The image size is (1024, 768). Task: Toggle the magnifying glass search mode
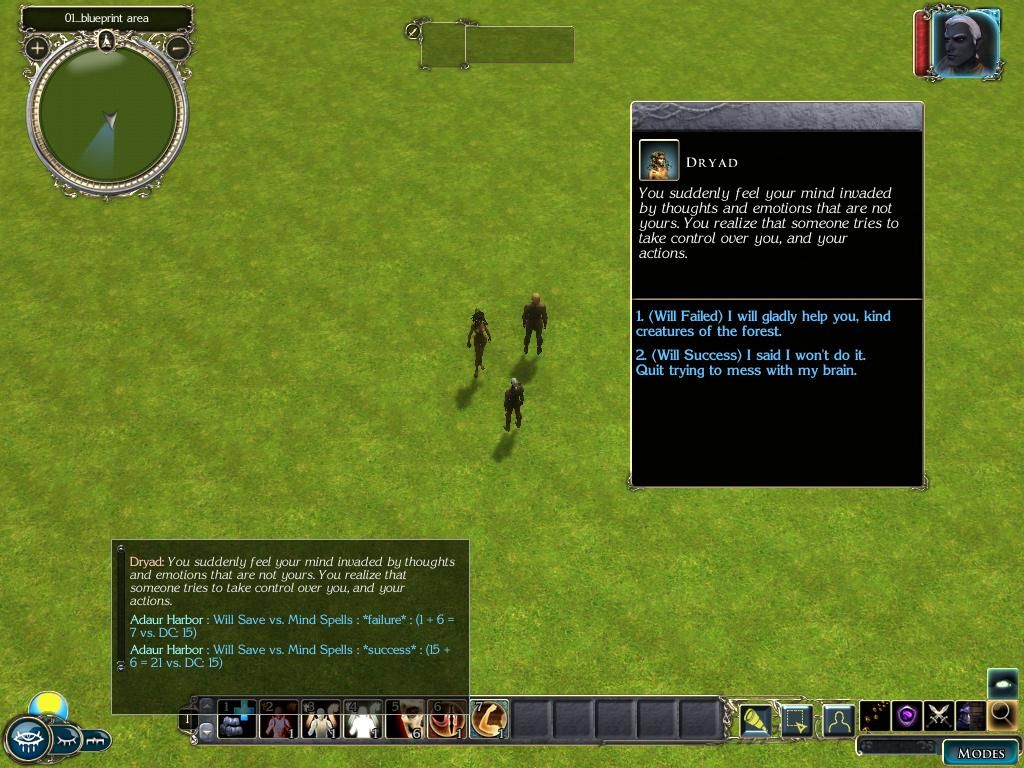pos(1001,715)
